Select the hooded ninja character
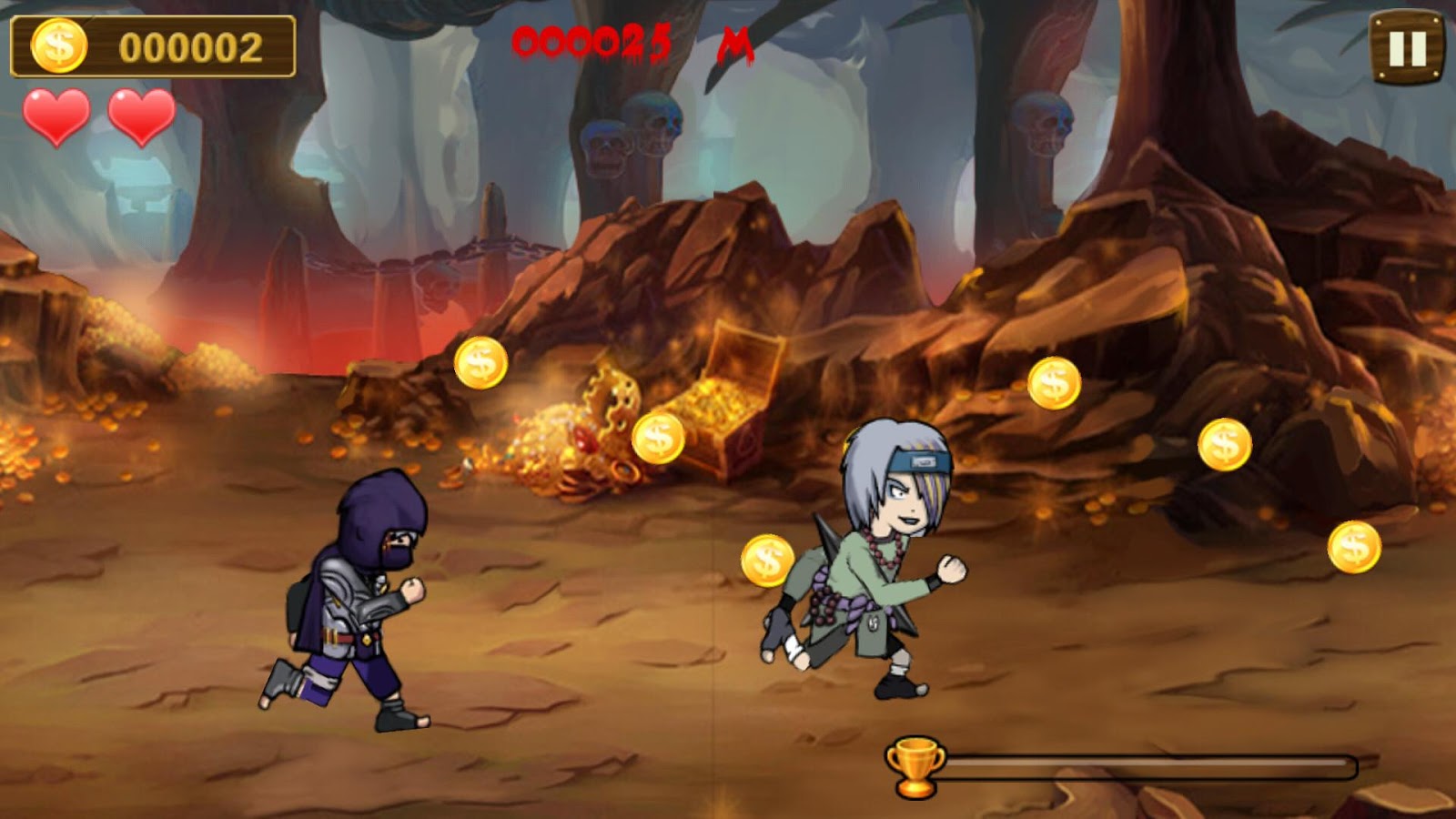 coord(355,601)
